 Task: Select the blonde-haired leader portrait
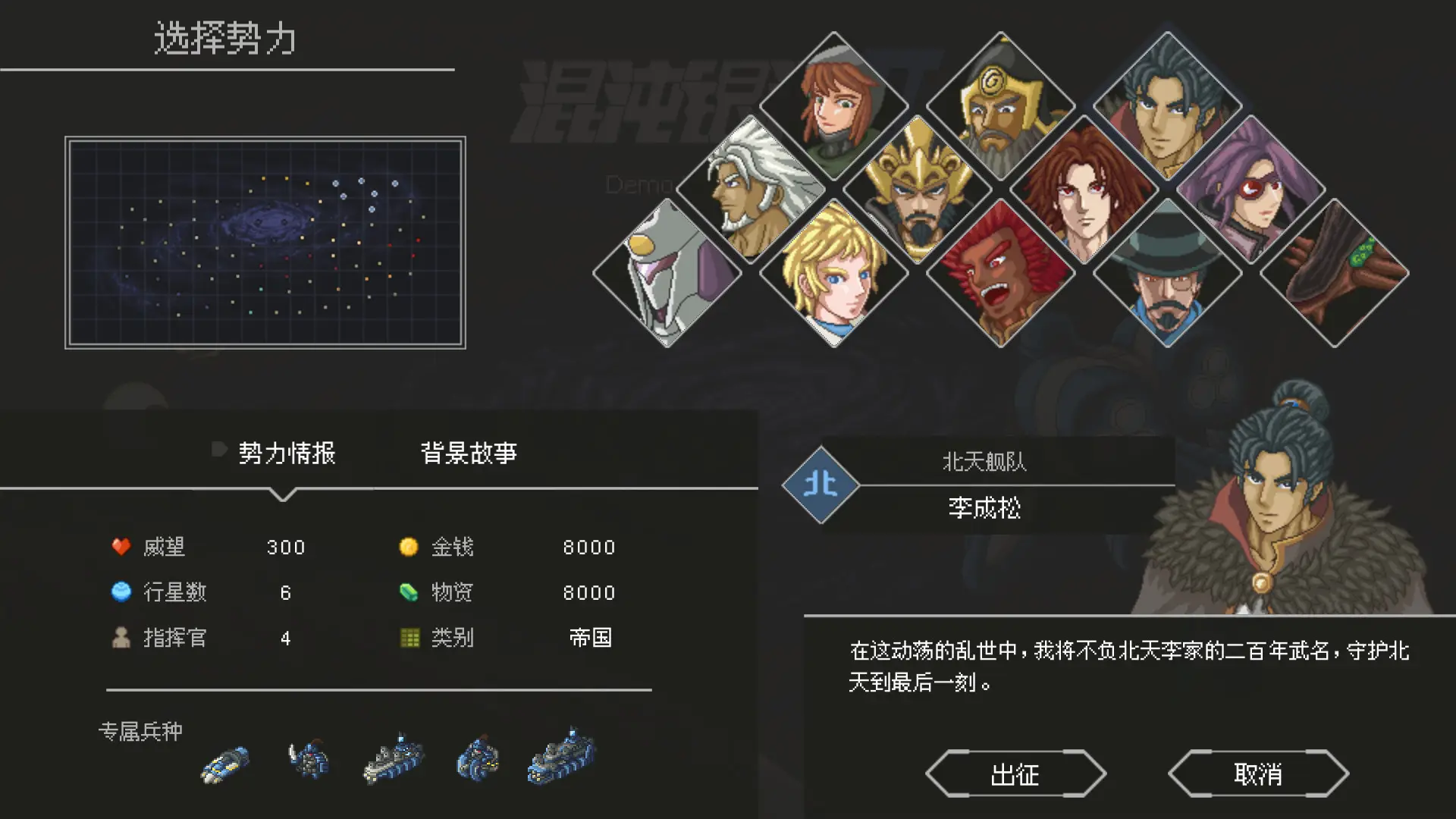(x=834, y=273)
